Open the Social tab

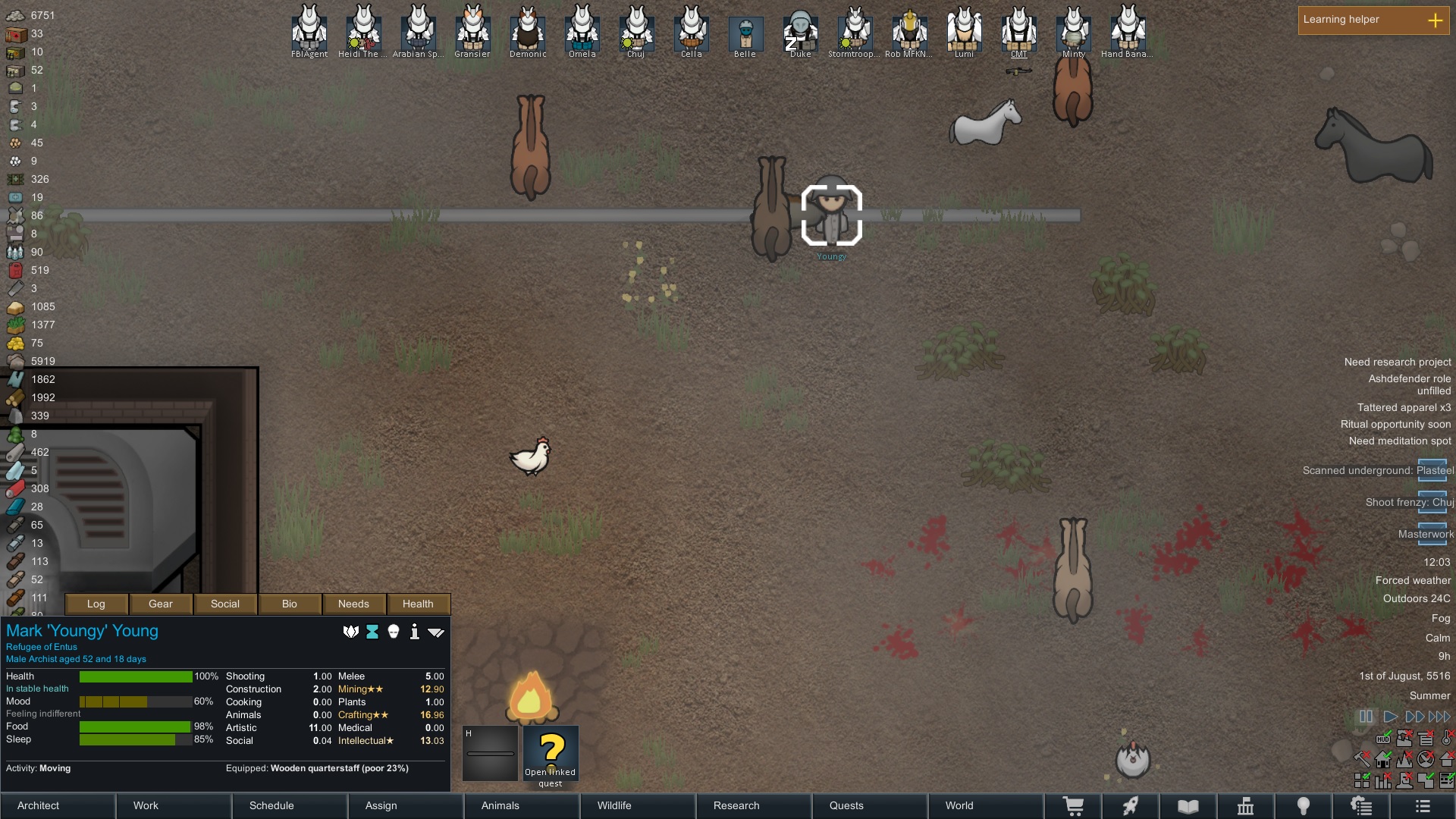[x=224, y=604]
